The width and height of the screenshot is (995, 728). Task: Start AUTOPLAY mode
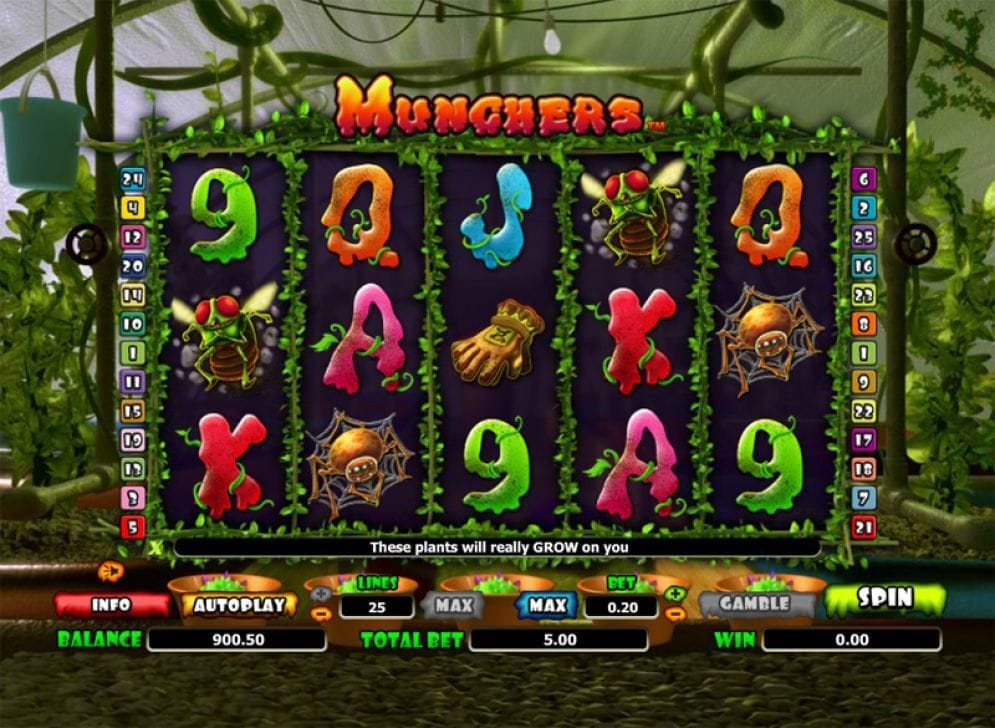(x=240, y=605)
